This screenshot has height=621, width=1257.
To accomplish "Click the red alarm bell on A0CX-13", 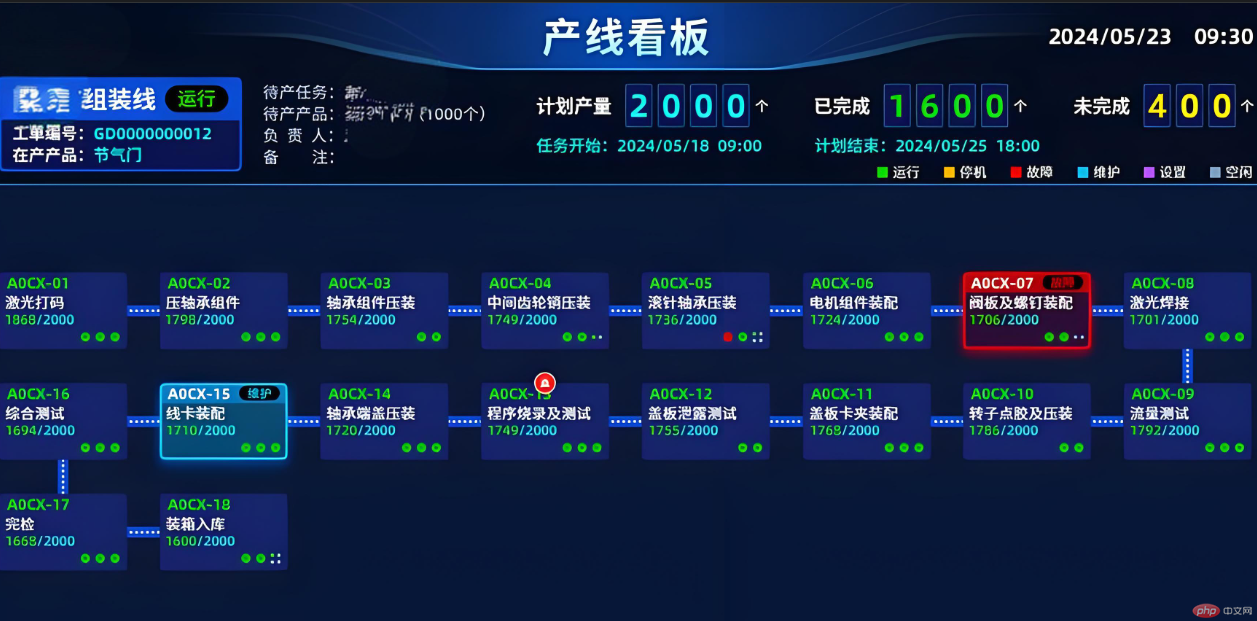I will tap(545, 382).
